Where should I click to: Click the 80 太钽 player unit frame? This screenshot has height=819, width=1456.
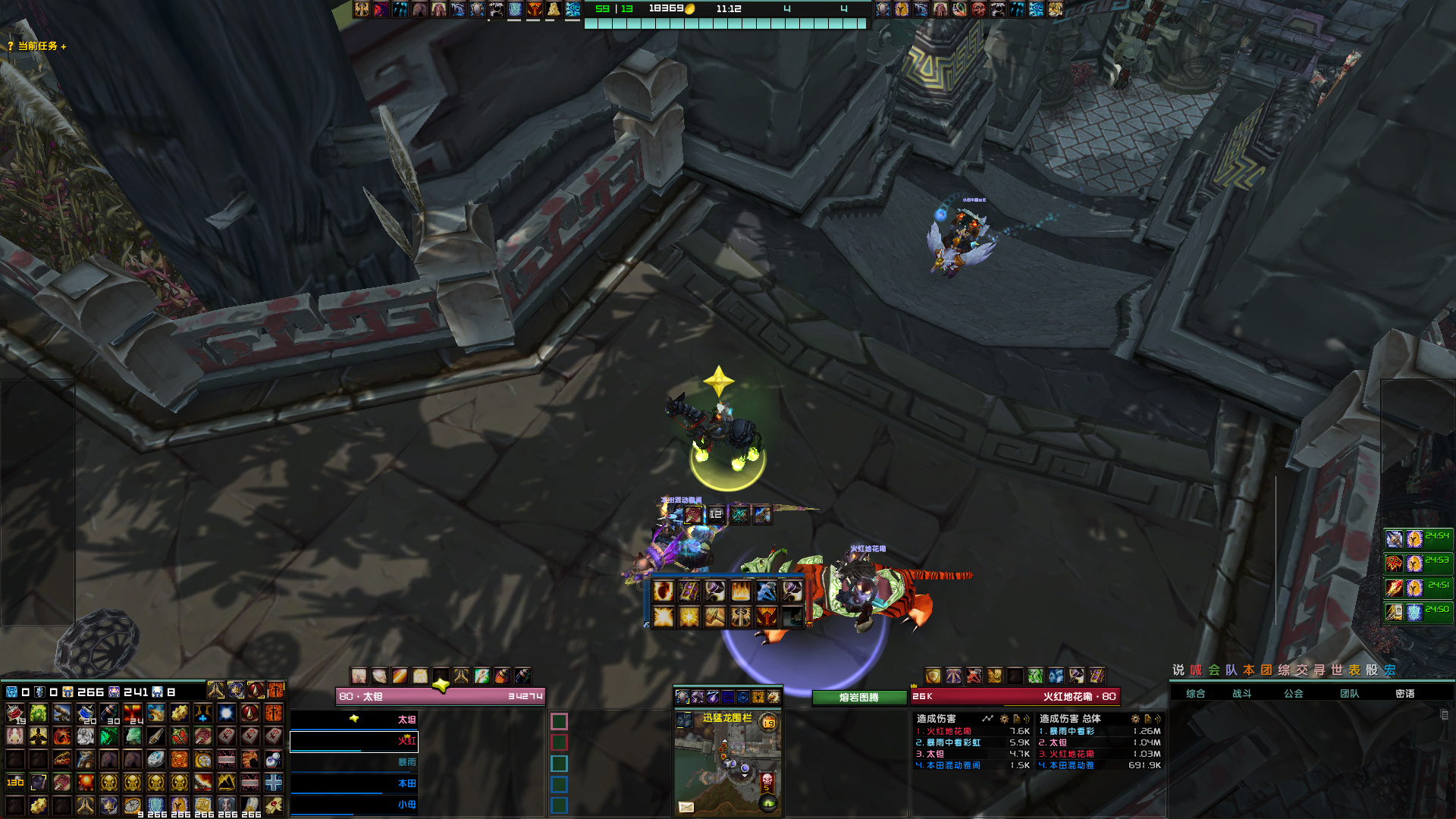pos(441,696)
